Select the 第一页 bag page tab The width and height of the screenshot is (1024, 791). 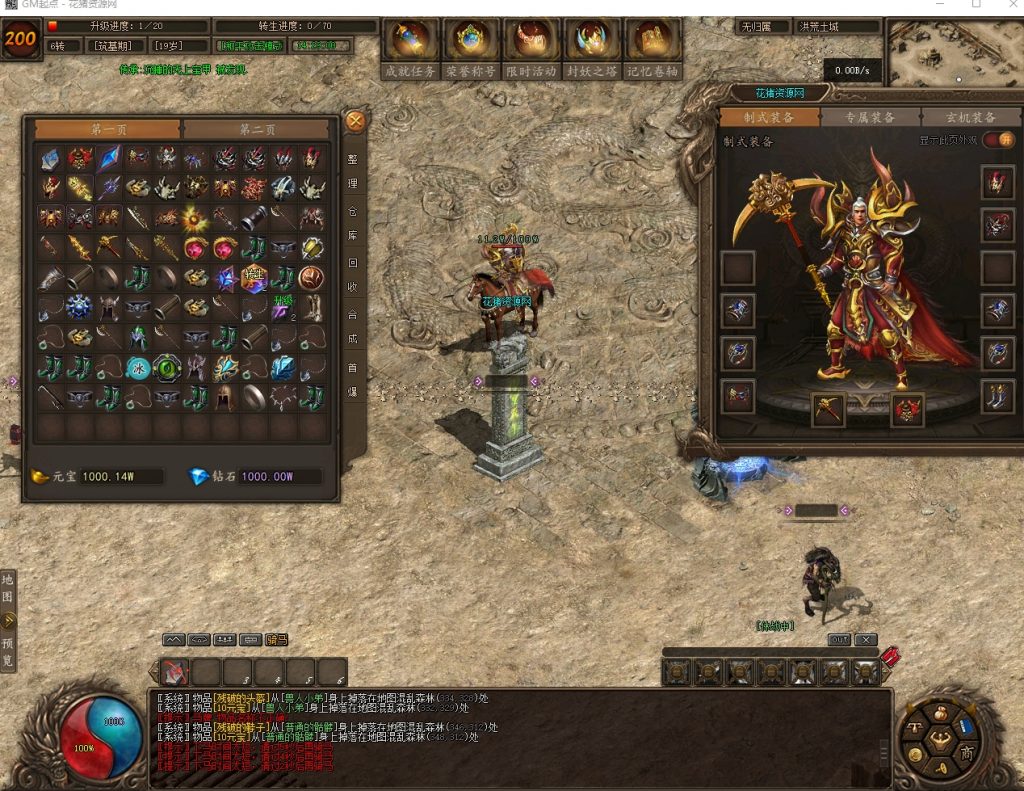coord(108,129)
